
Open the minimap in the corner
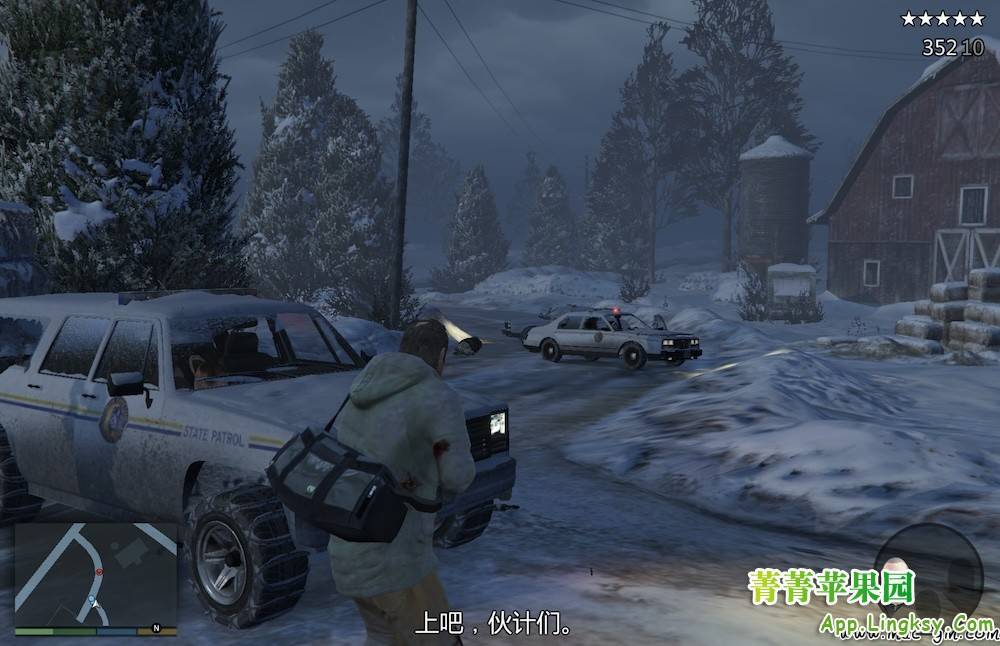point(96,573)
